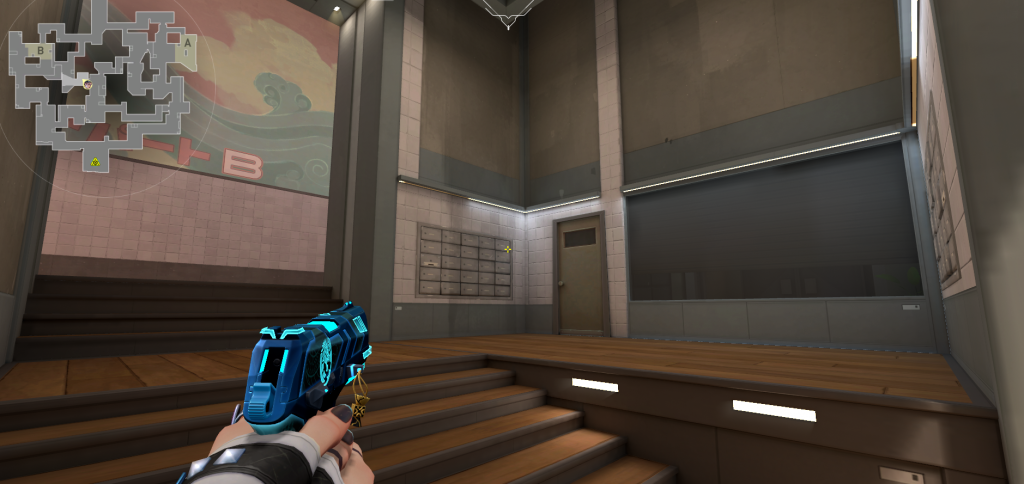The width and height of the screenshot is (1024, 484).
Task: Click the player agent icon on the minimap
Action: (x=88, y=85)
